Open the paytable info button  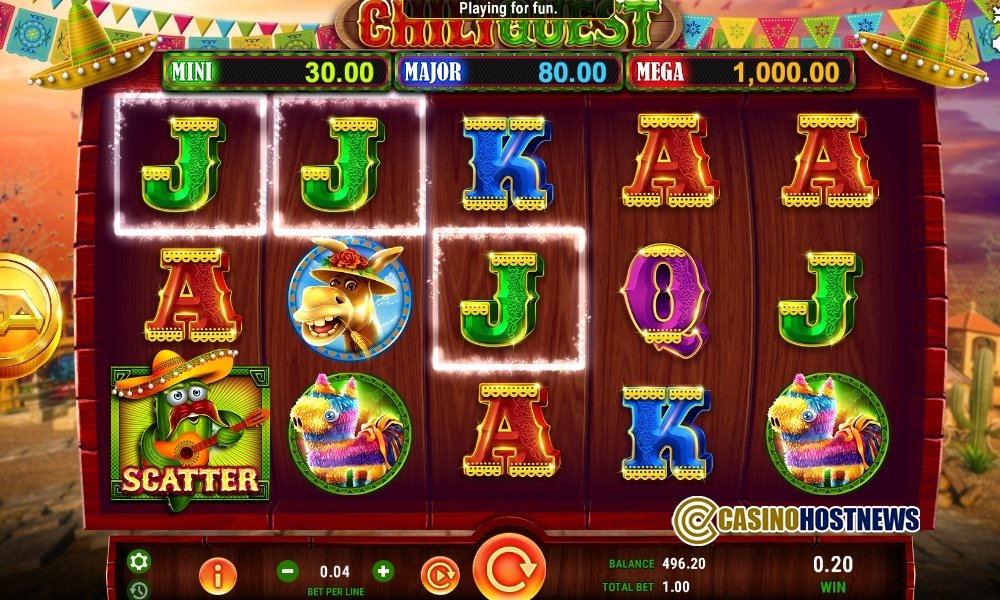[x=217, y=574]
